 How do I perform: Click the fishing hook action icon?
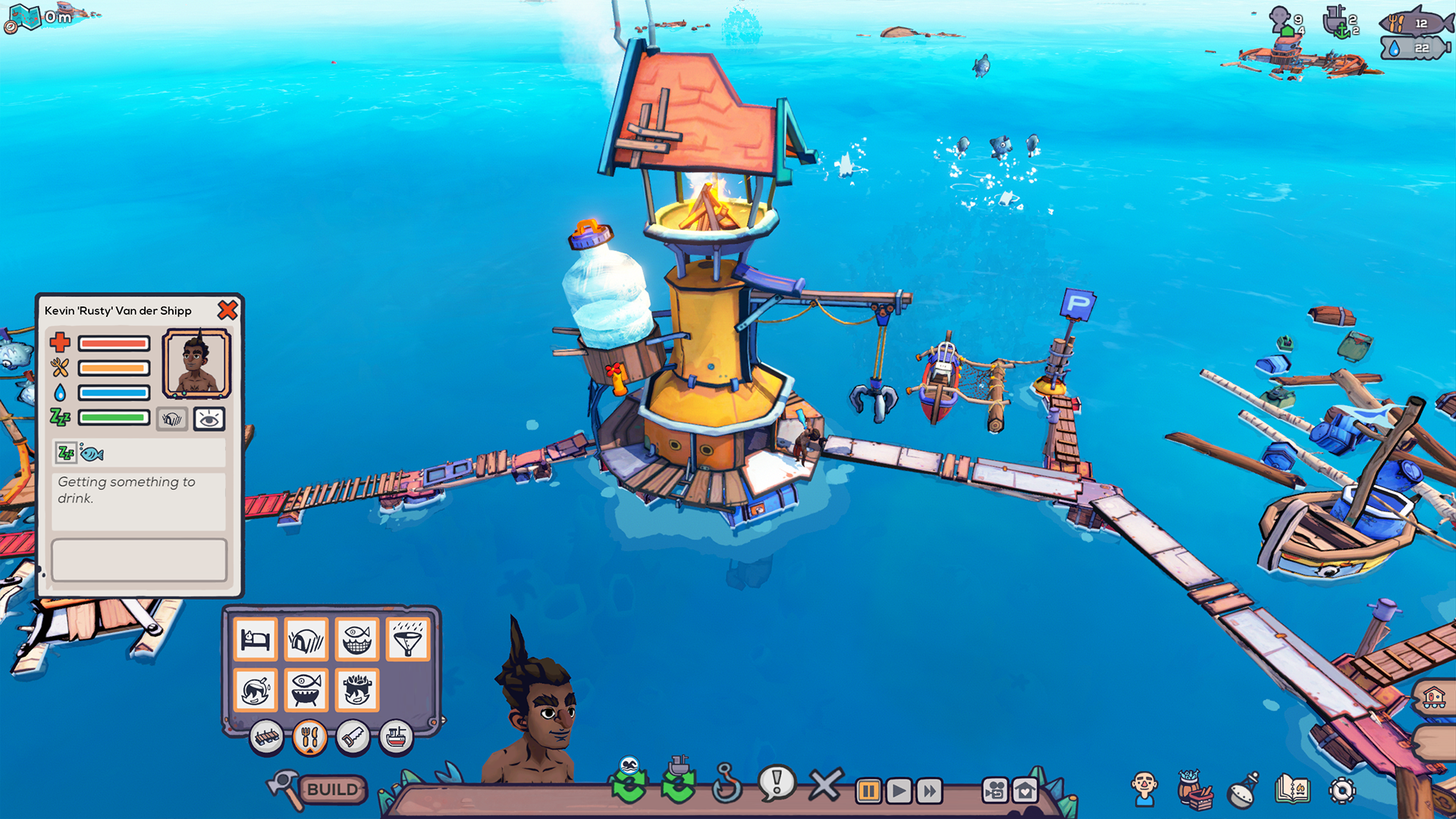[726, 783]
